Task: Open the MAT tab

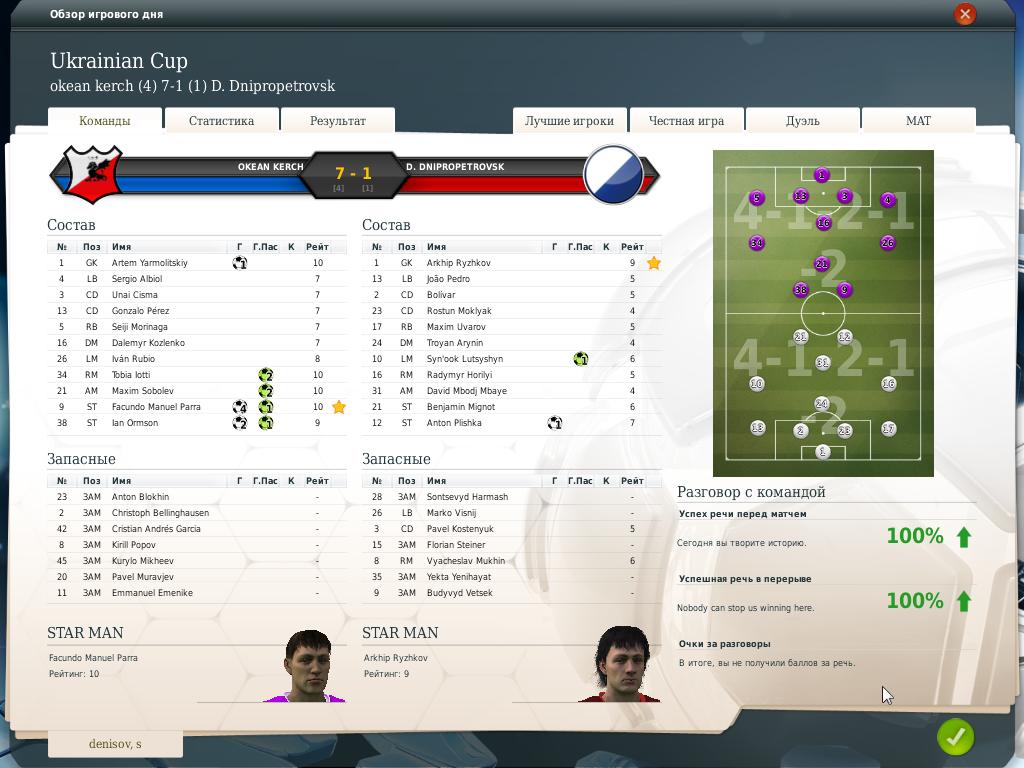Action: coord(918,121)
